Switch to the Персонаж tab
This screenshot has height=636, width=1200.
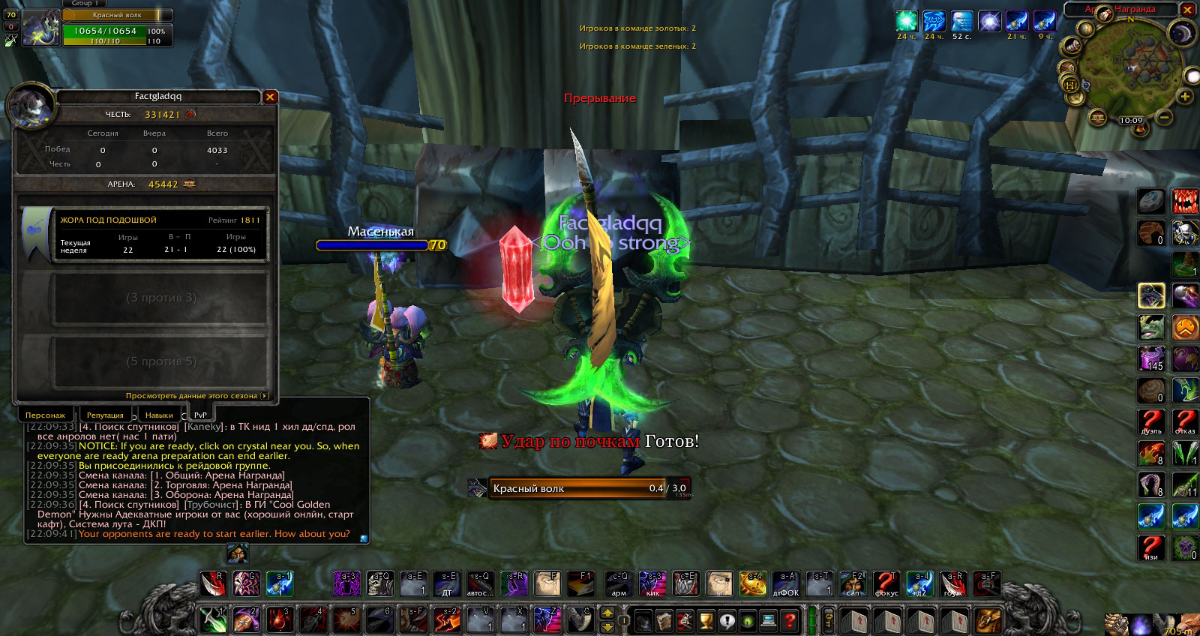pos(44,414)
